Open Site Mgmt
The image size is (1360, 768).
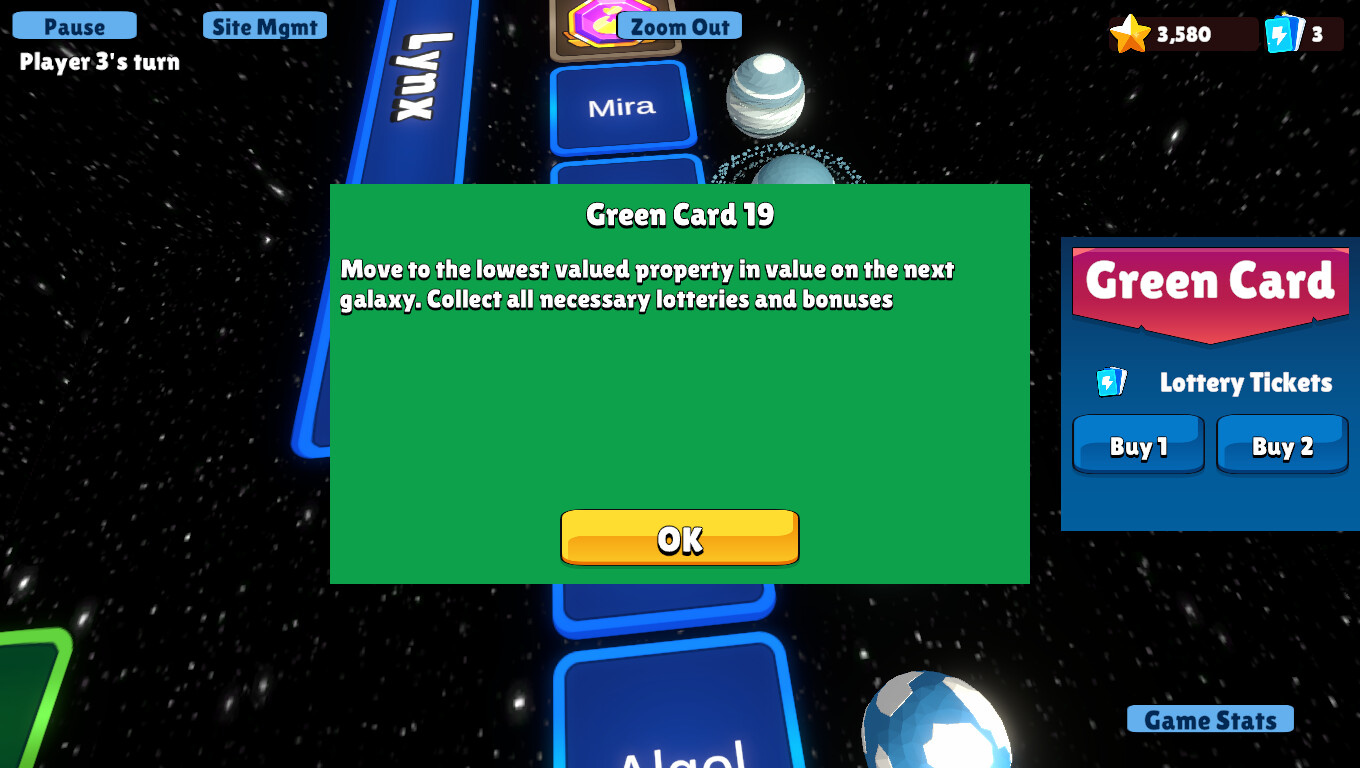click(264, 25)
